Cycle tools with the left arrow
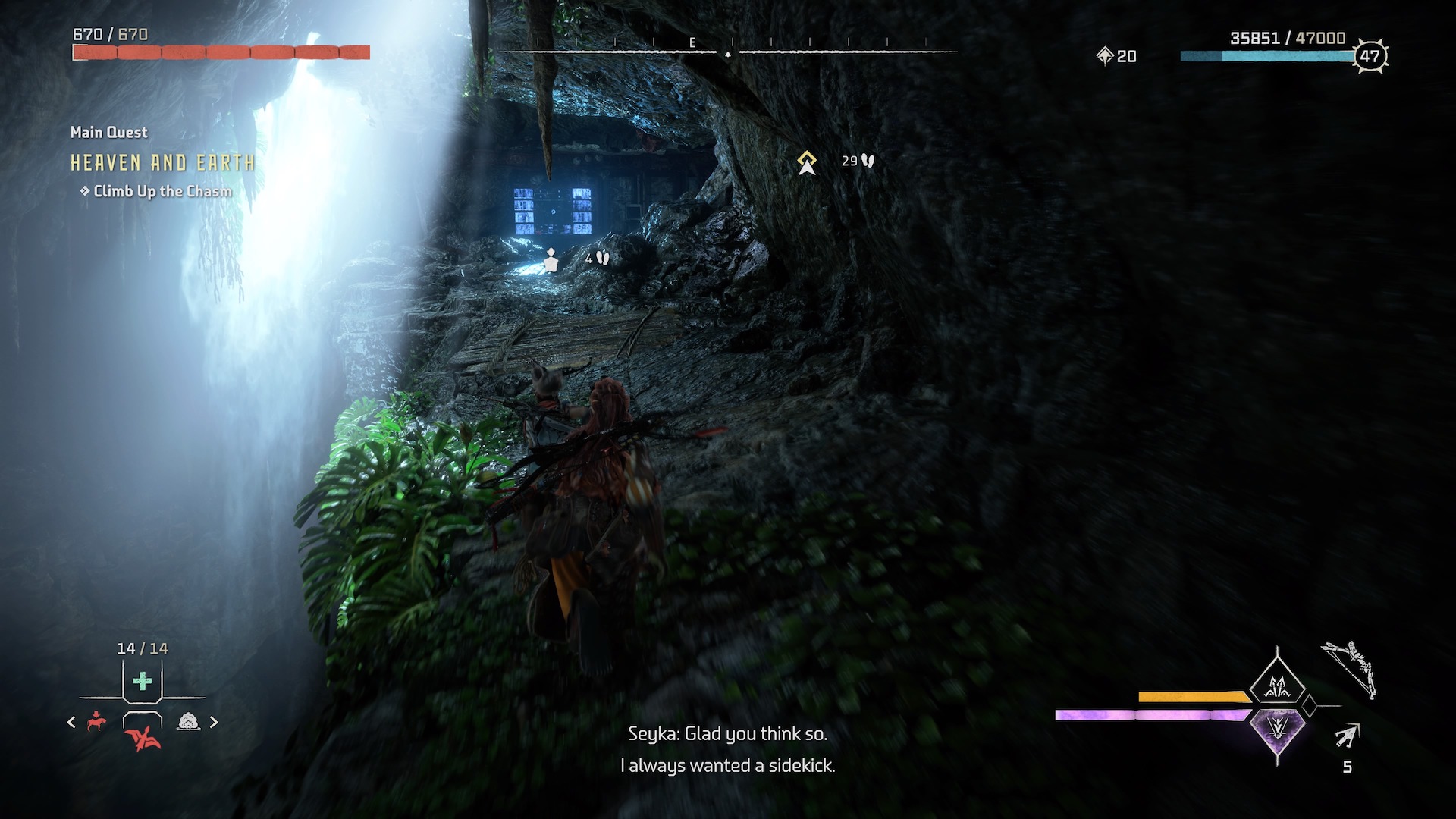 tap(71, 722)
